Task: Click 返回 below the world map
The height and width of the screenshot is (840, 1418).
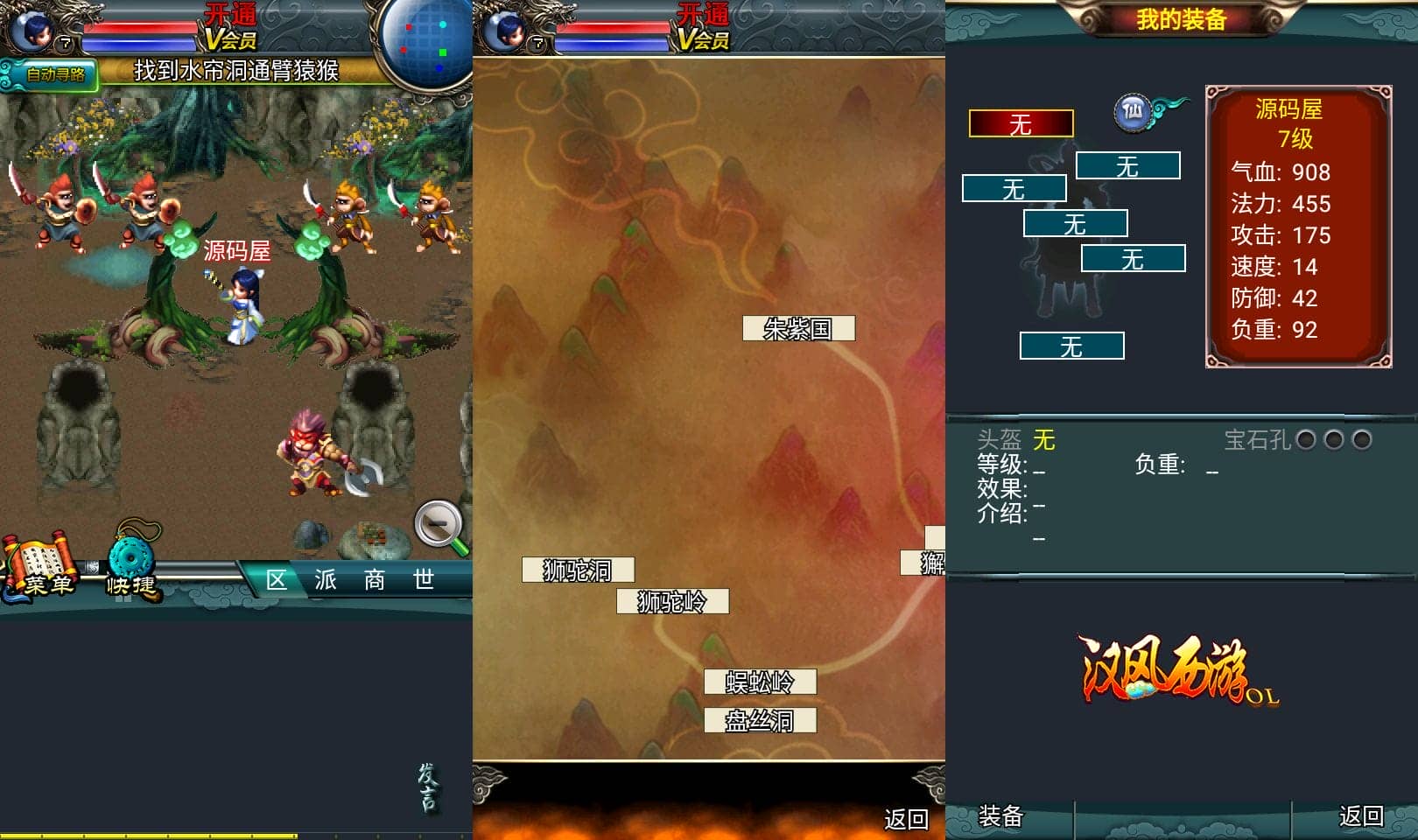Action: click(x=906, y=819)
